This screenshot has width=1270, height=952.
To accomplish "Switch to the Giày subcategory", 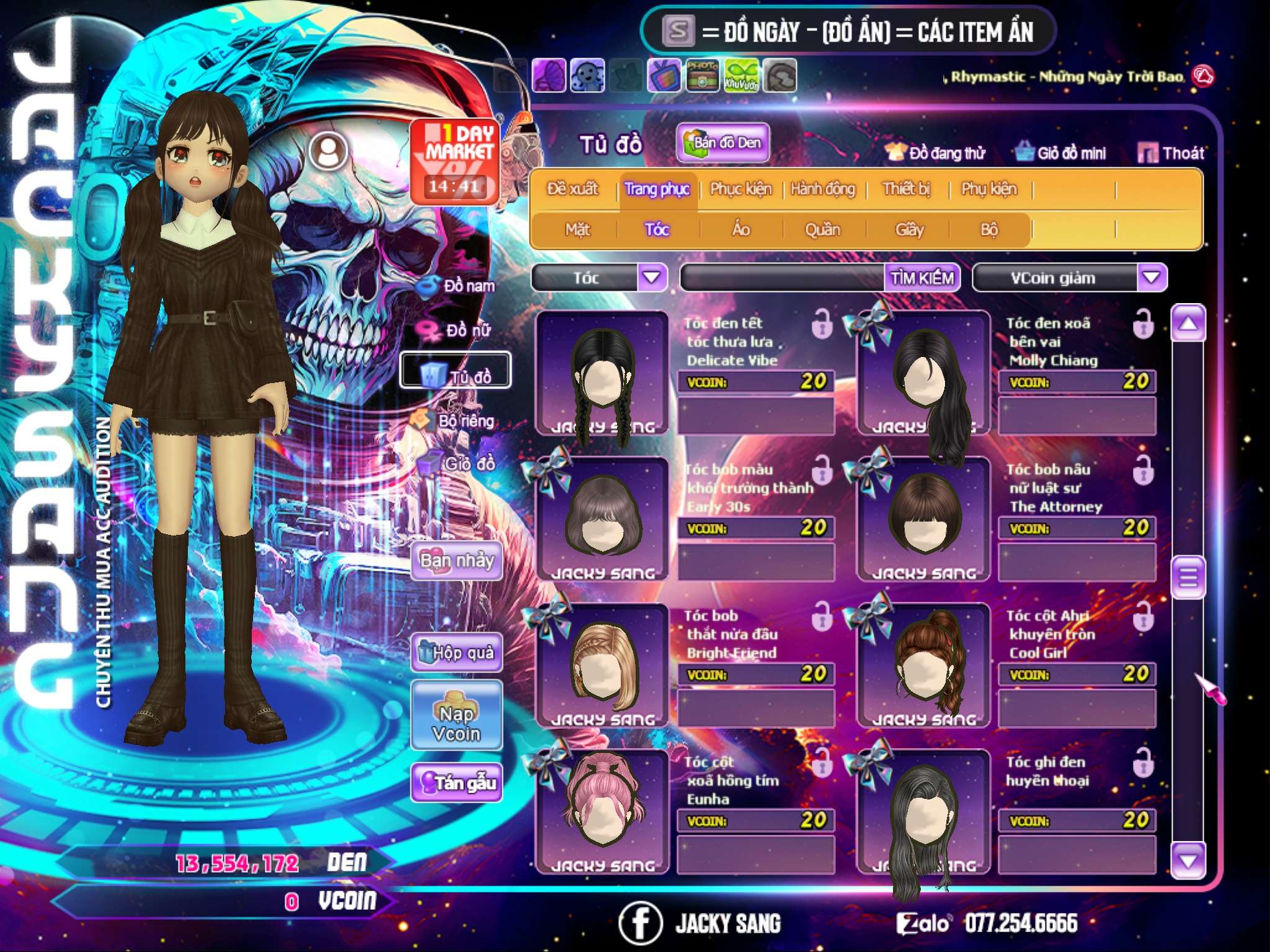I will click(x=909, y=230).
